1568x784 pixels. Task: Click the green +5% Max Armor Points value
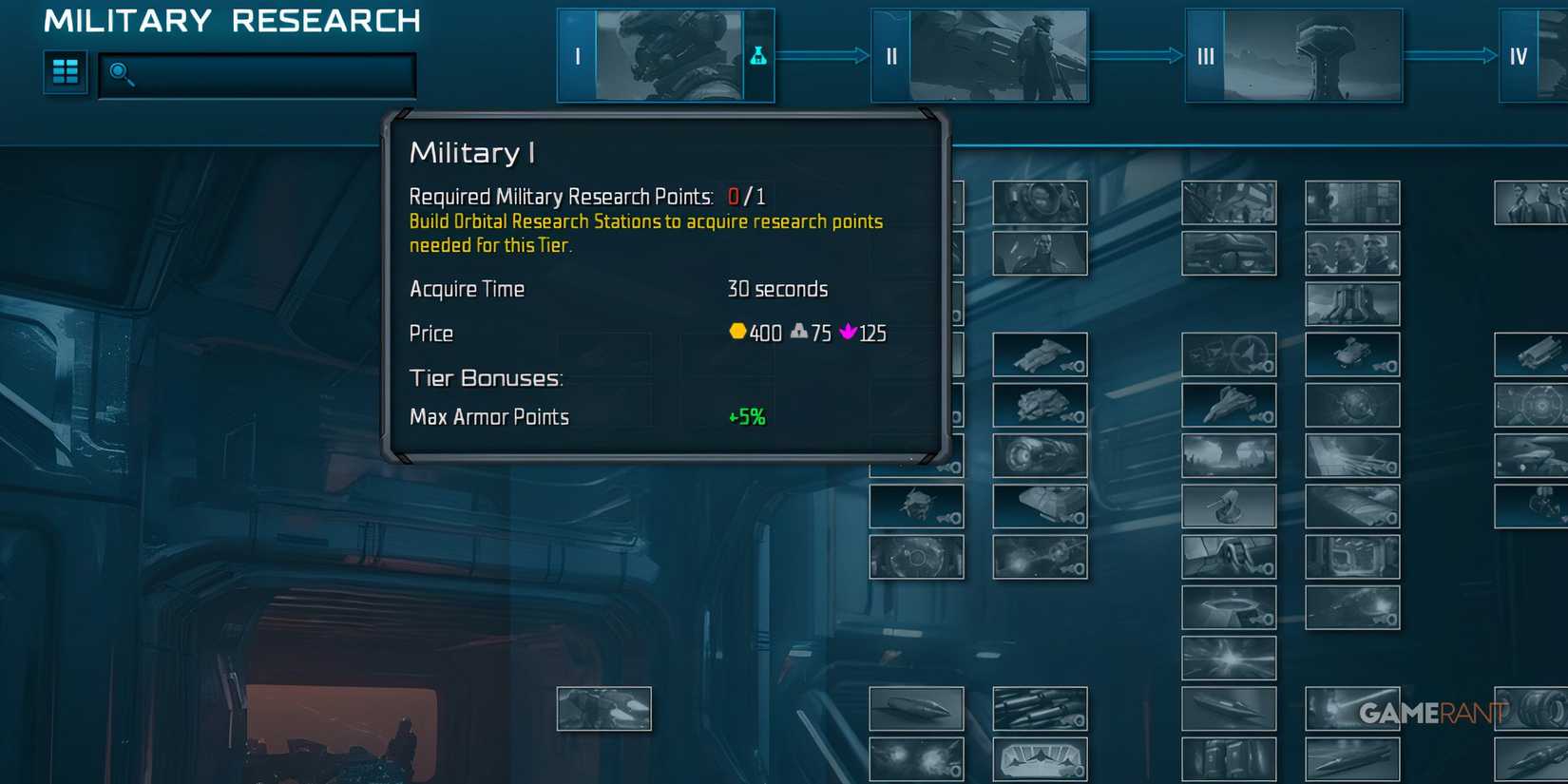[x=745, y=416]
